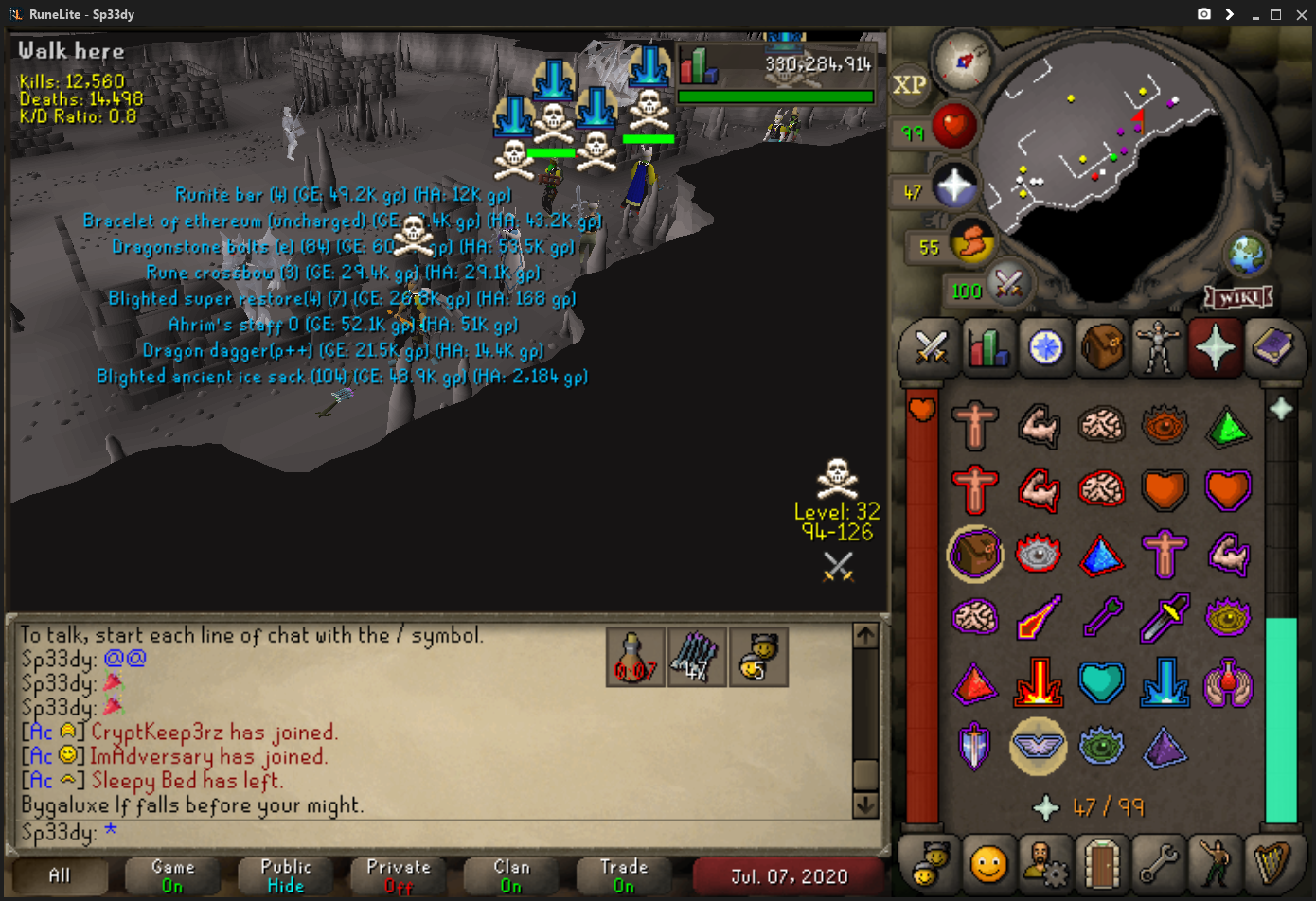Open the combat options tab
This screenshot has height=901, width=1316.
click(x=932, y=347)
